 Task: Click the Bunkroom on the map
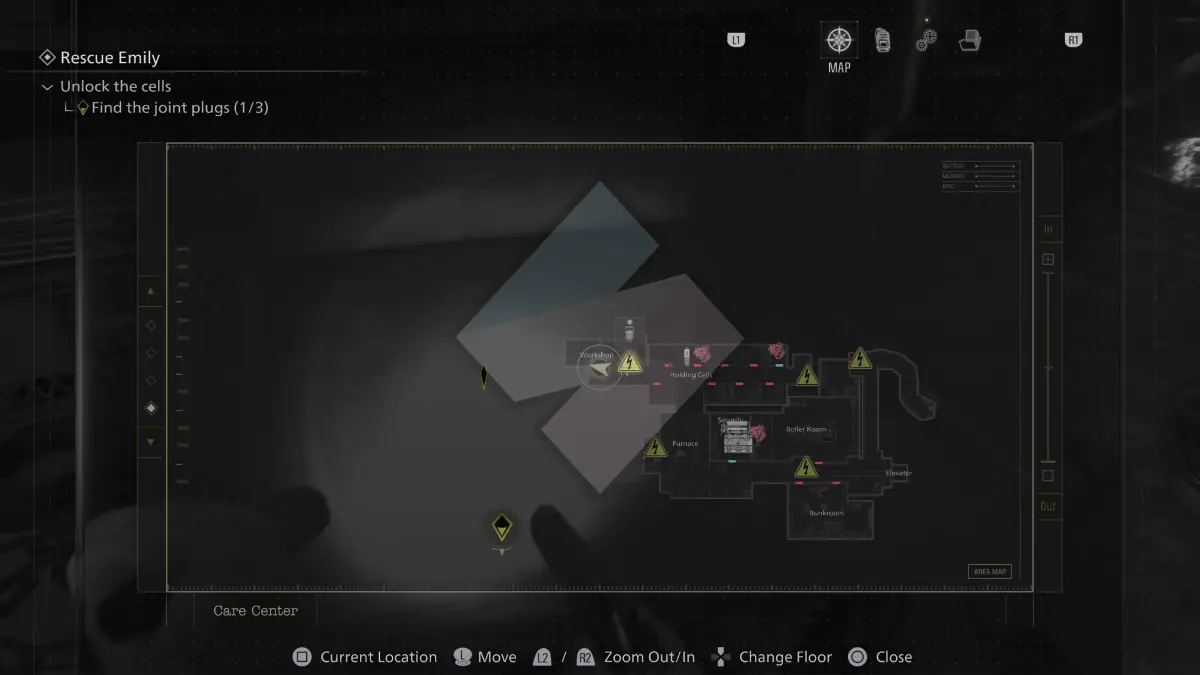click(x=826, y=513)
